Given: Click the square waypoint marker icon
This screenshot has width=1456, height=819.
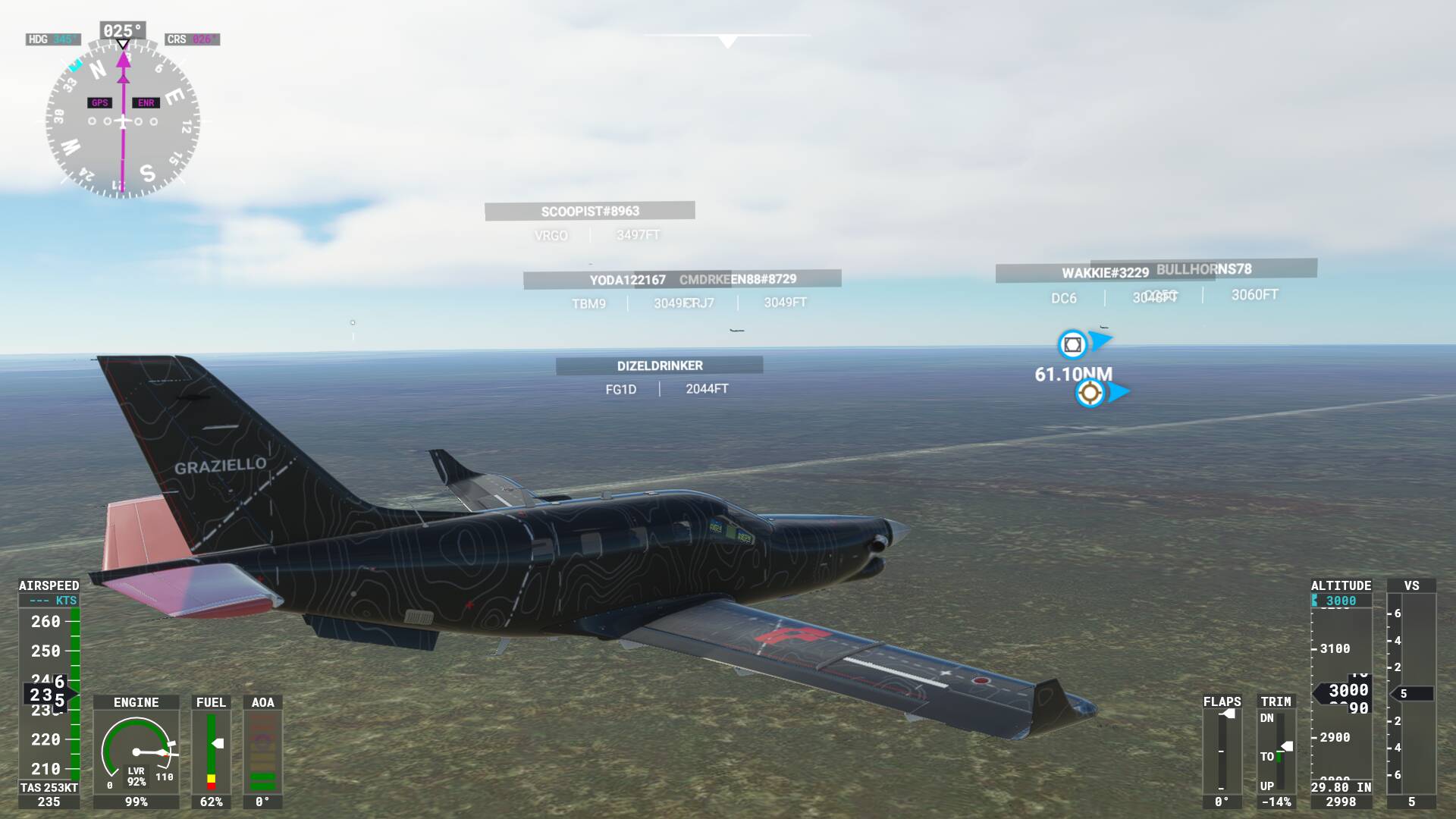Looking at the screenshot, I should 1072,345.
